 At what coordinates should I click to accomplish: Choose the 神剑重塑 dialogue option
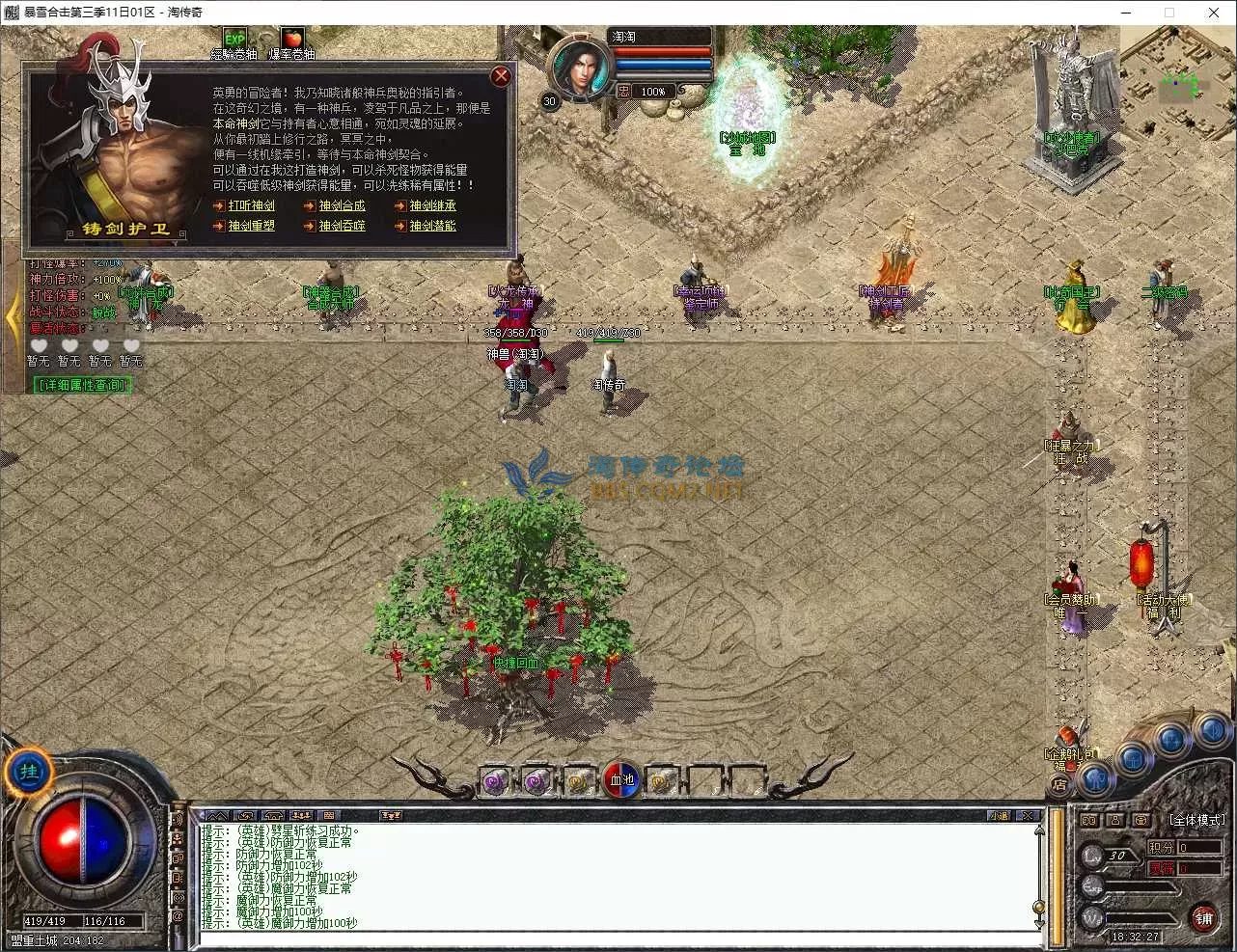pyautogui.click(x=251, y=226)
